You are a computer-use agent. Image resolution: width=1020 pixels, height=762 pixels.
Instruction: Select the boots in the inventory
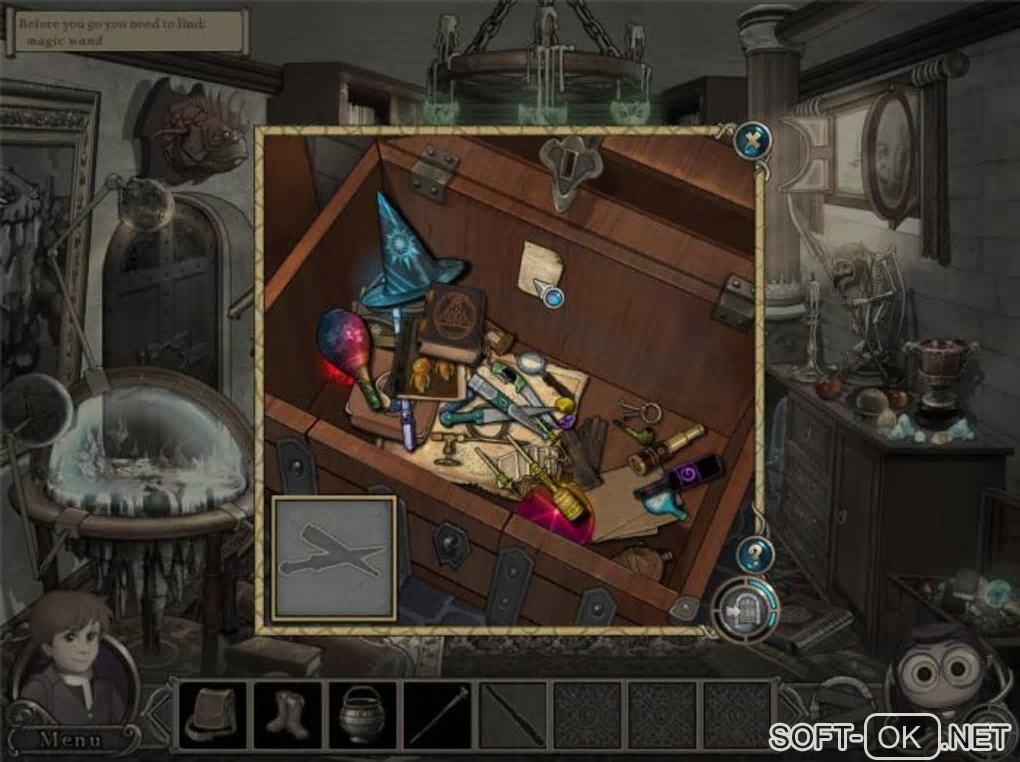click(287, 714)
